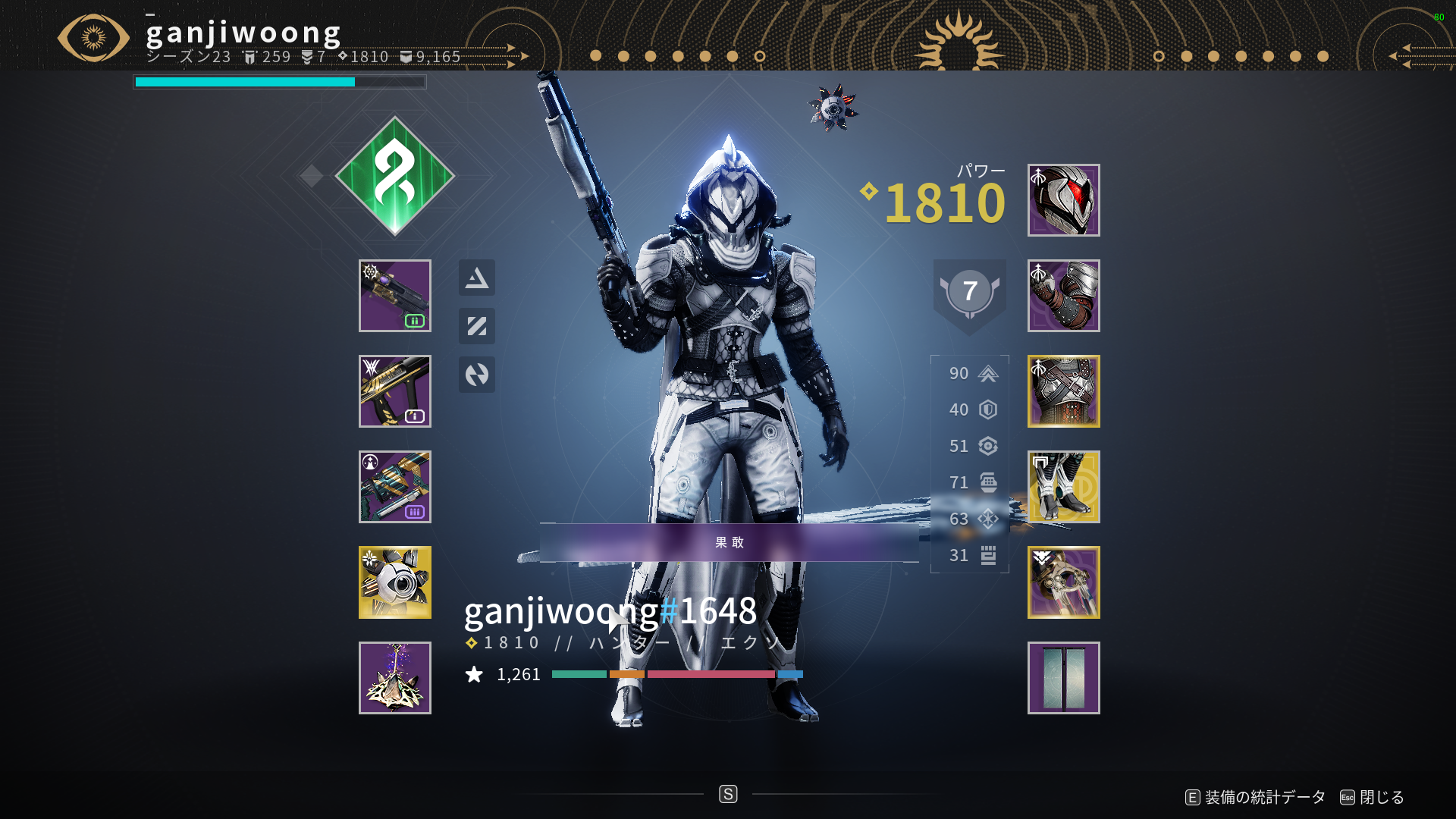Inspect the exotic leg armor slot
The width and height of the screenshot is (1456, 819).
click(x=1063, y=487)
